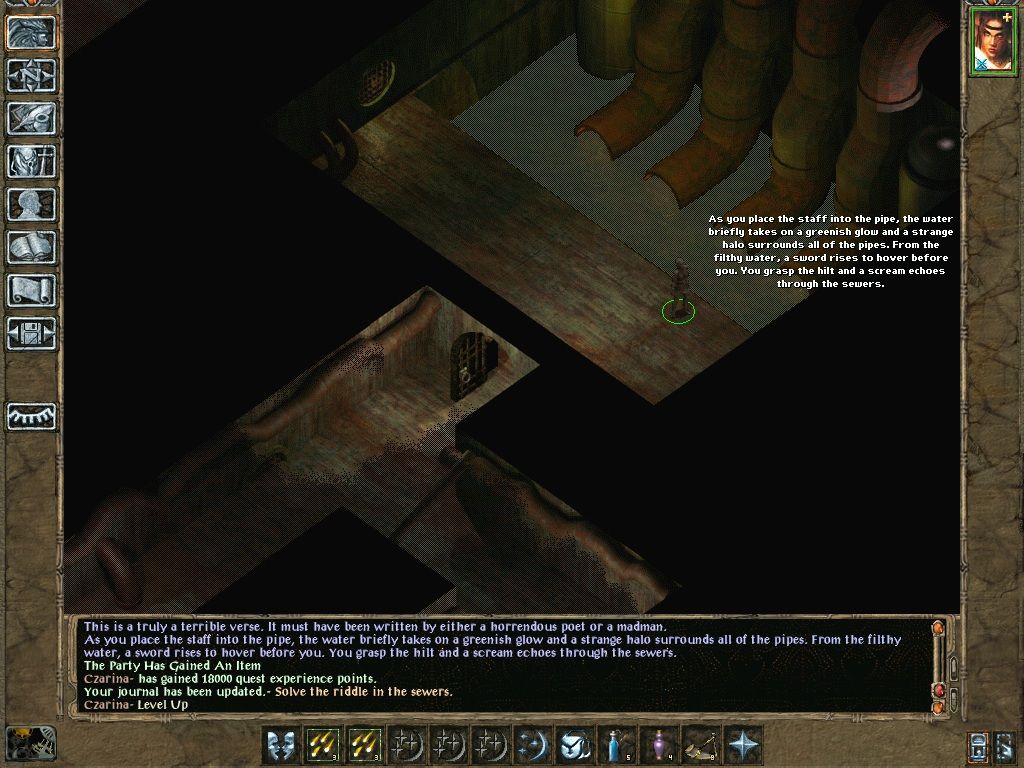Open the priest scroll
This screenshot has width=1024, height=768.
[x=31, y=291]
